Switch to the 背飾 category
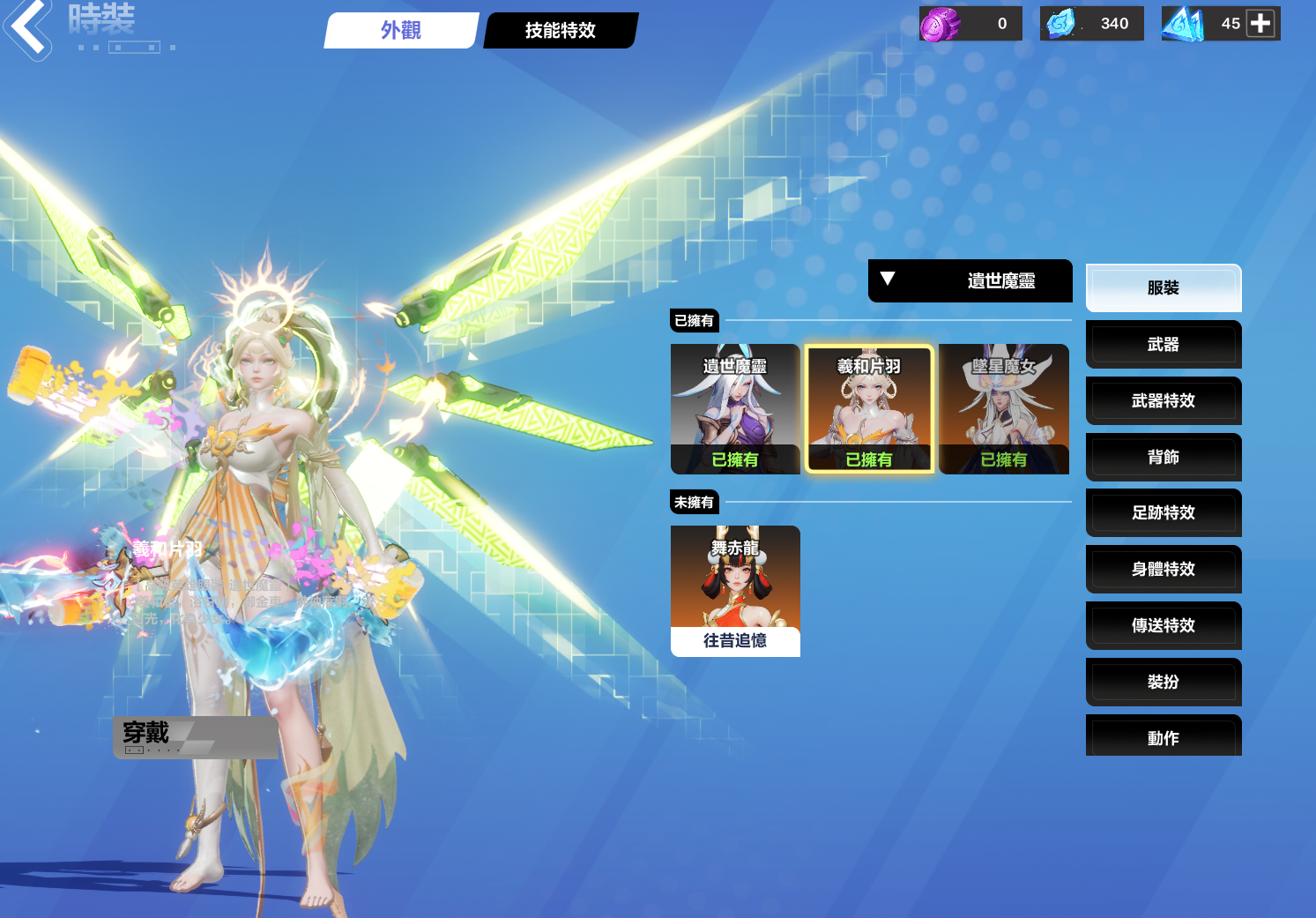The height and width of the screenshot is (918, 1316). 1164,457
